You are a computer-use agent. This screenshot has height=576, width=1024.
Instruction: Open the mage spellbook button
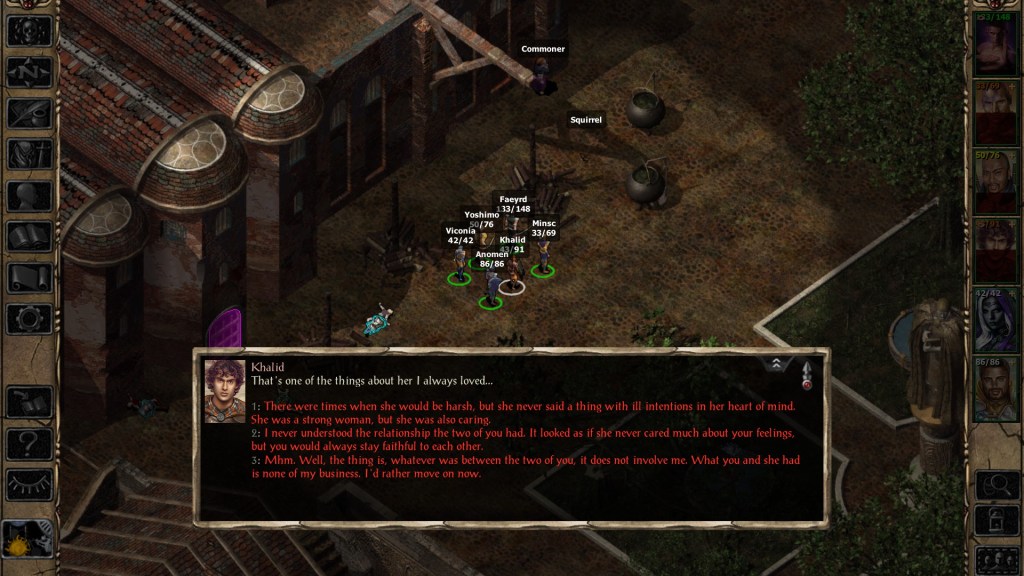[29, 237]
